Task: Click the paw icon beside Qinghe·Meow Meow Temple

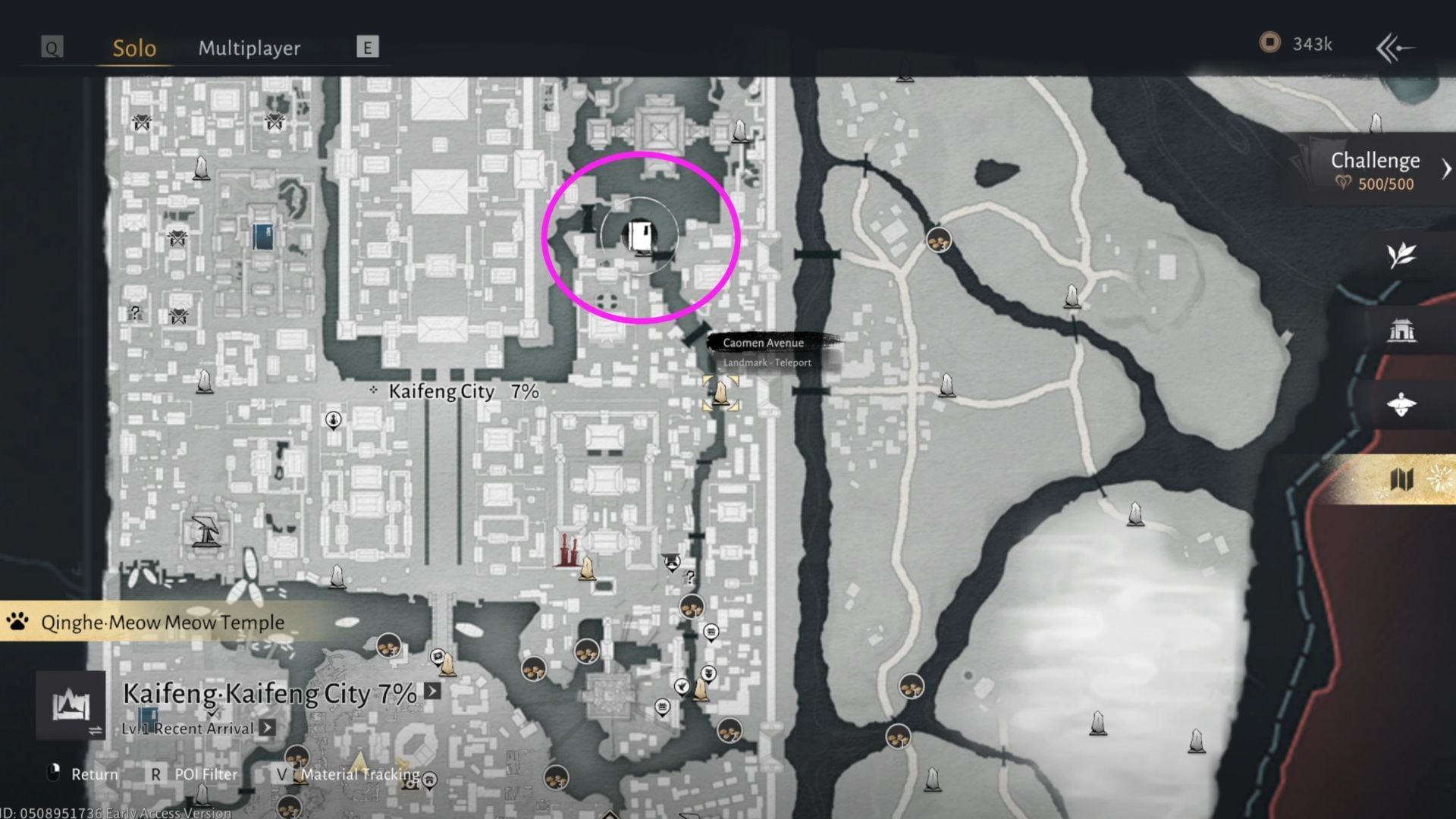Action: pos(17,621)
